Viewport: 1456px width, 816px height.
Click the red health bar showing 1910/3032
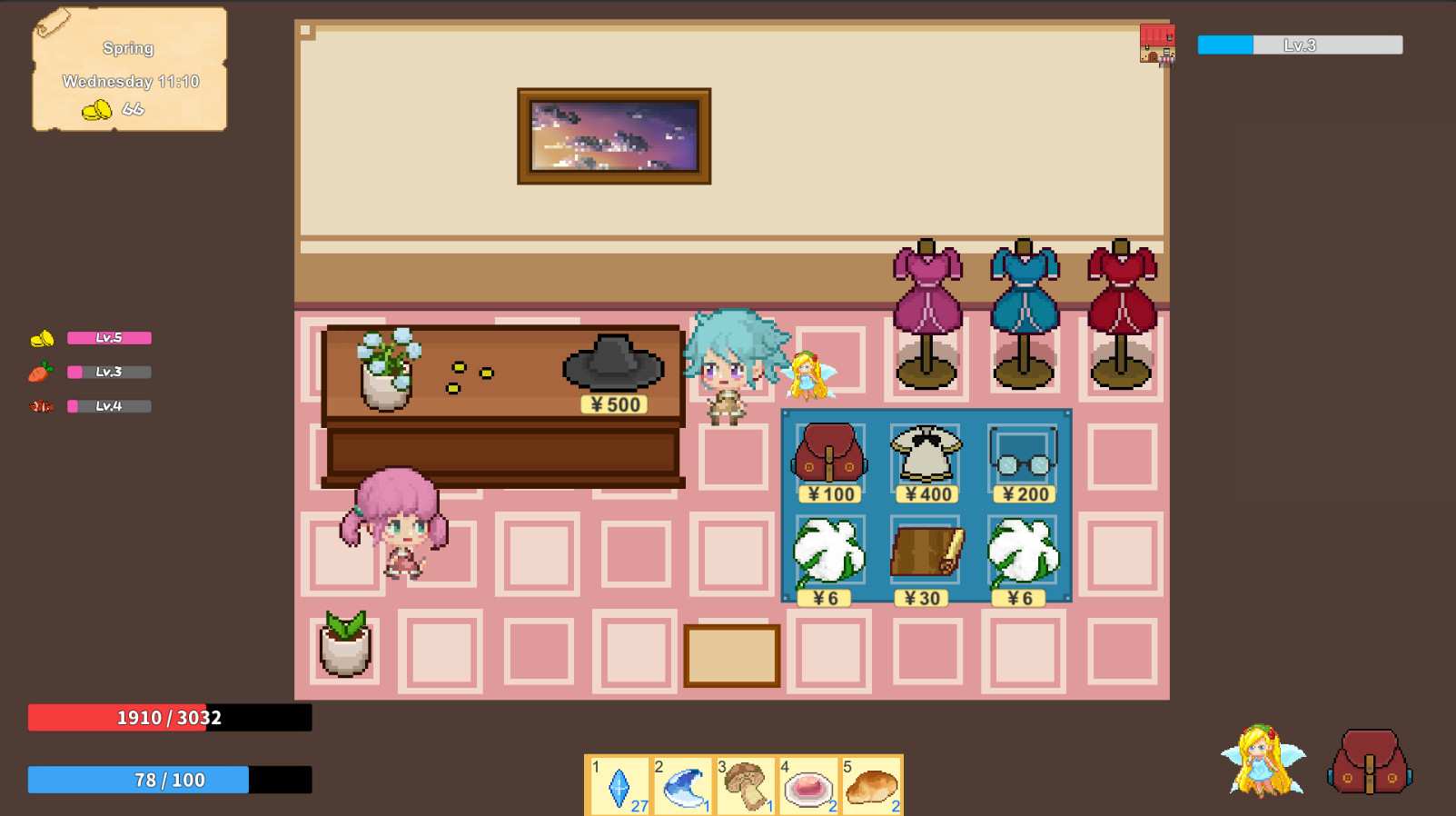169,718
